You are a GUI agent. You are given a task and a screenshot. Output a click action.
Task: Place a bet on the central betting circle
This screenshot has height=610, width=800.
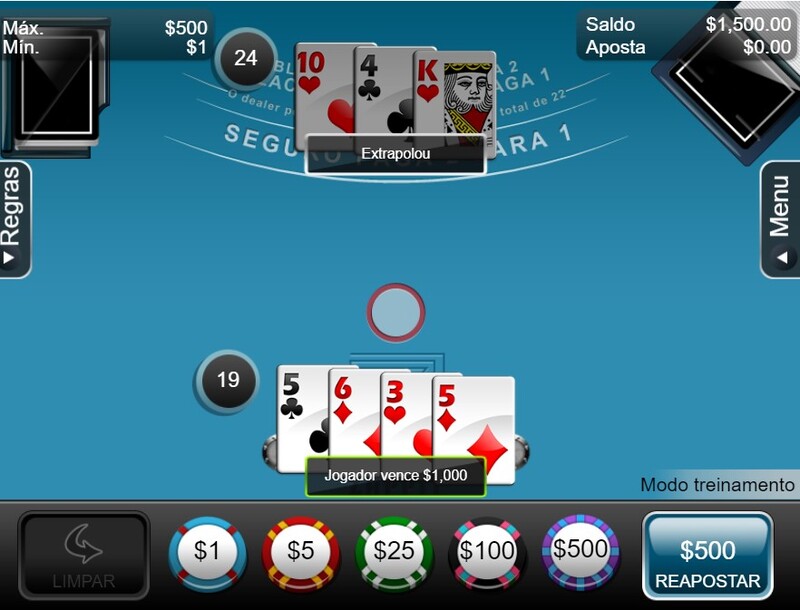(396, 313)
